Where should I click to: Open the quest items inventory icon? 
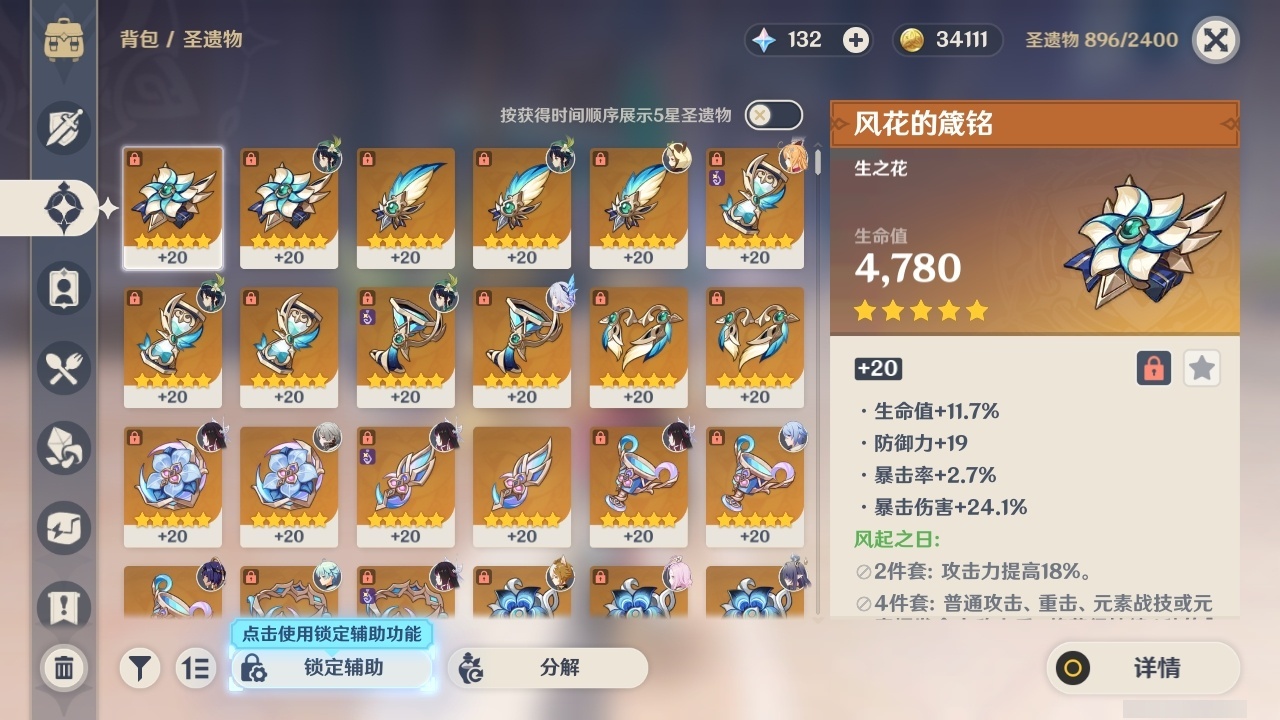click(62, 608)
